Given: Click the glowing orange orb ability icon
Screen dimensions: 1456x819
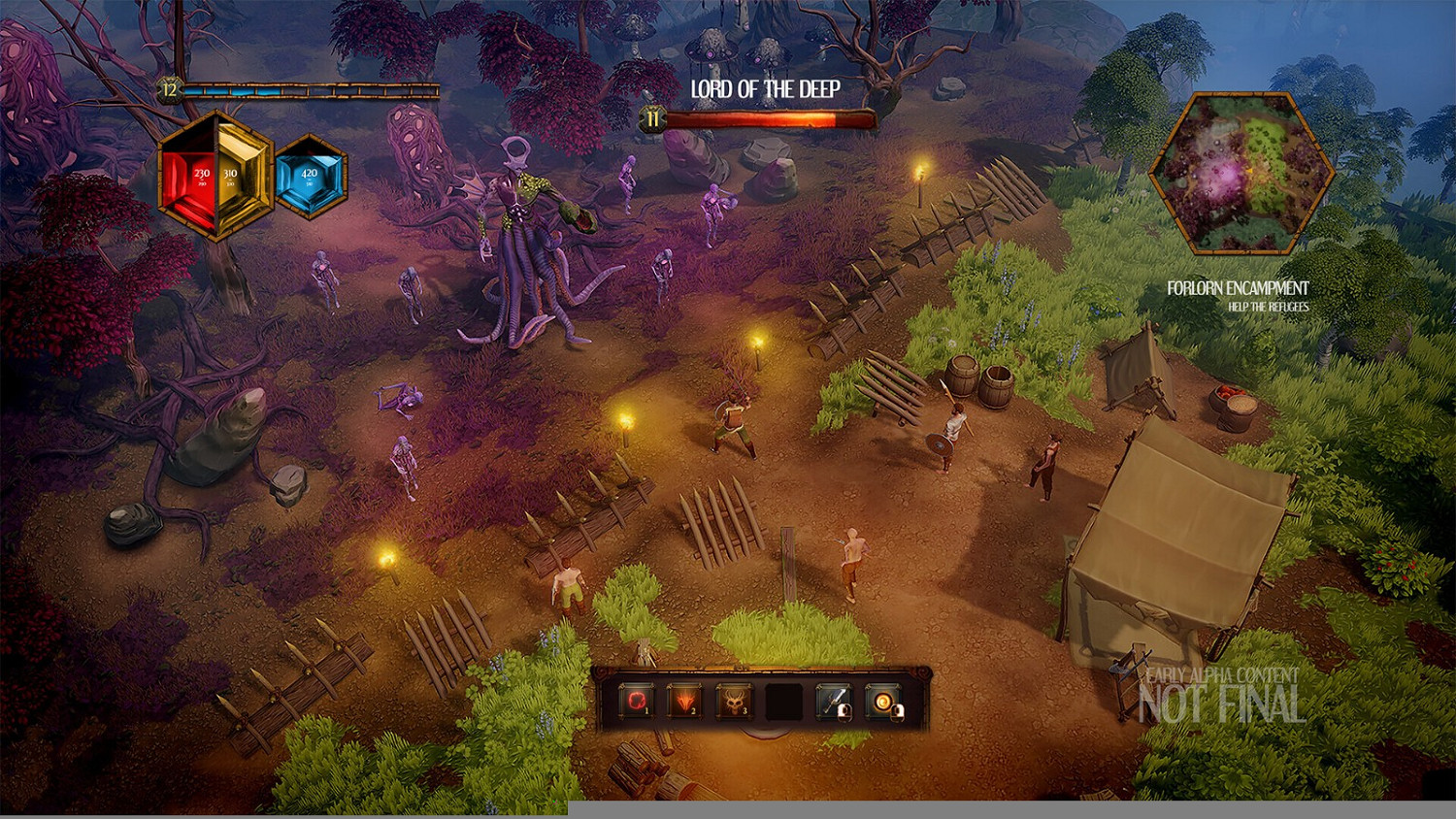Looking at the screenshot, I should [883, 700].
